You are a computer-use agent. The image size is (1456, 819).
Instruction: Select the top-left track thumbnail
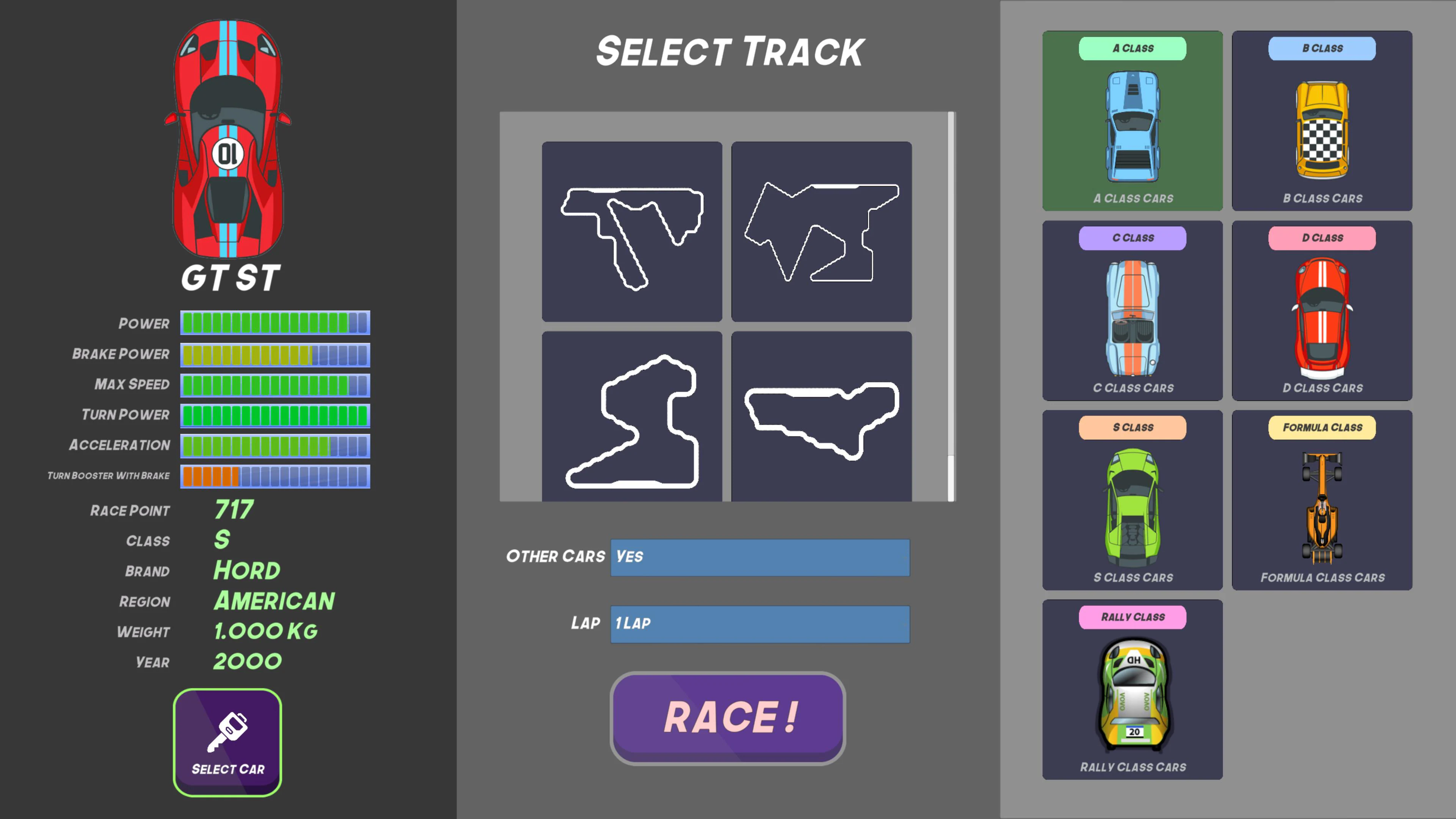click(631, 232)
